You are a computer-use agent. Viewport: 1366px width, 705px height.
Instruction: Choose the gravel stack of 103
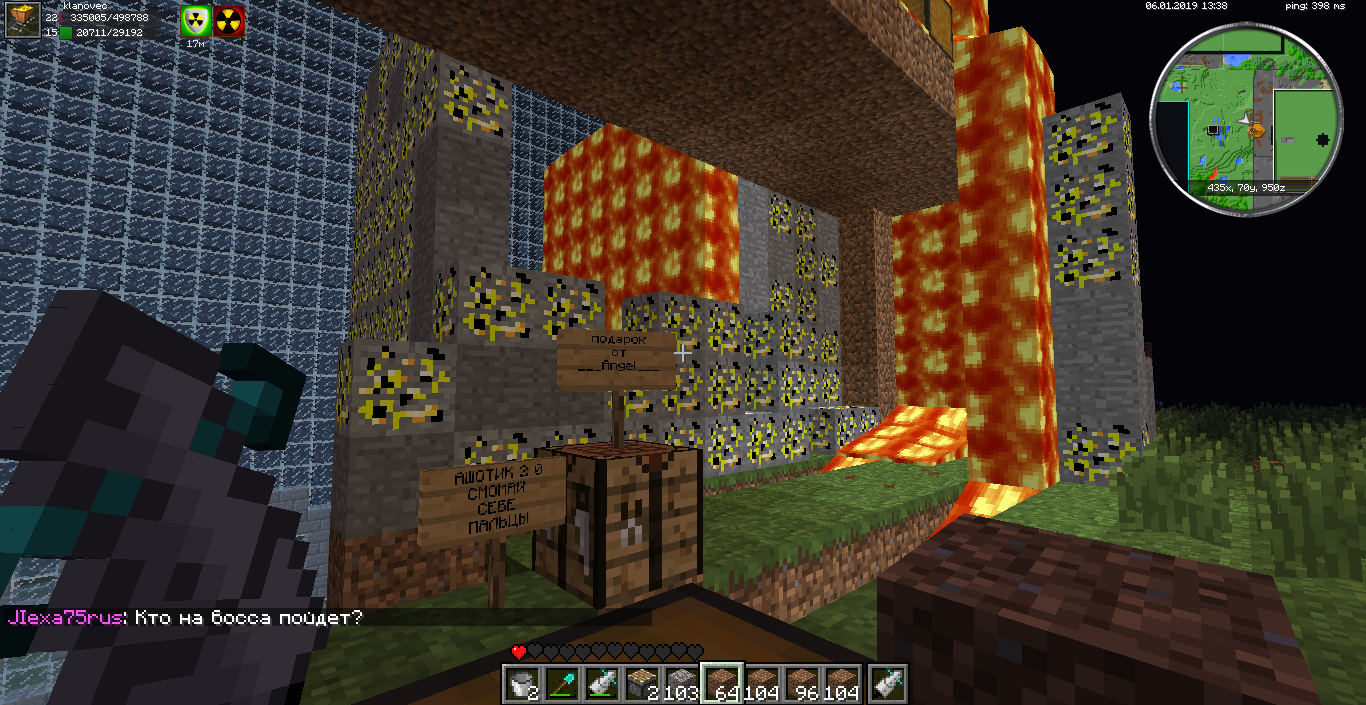[x=681, y=682]
